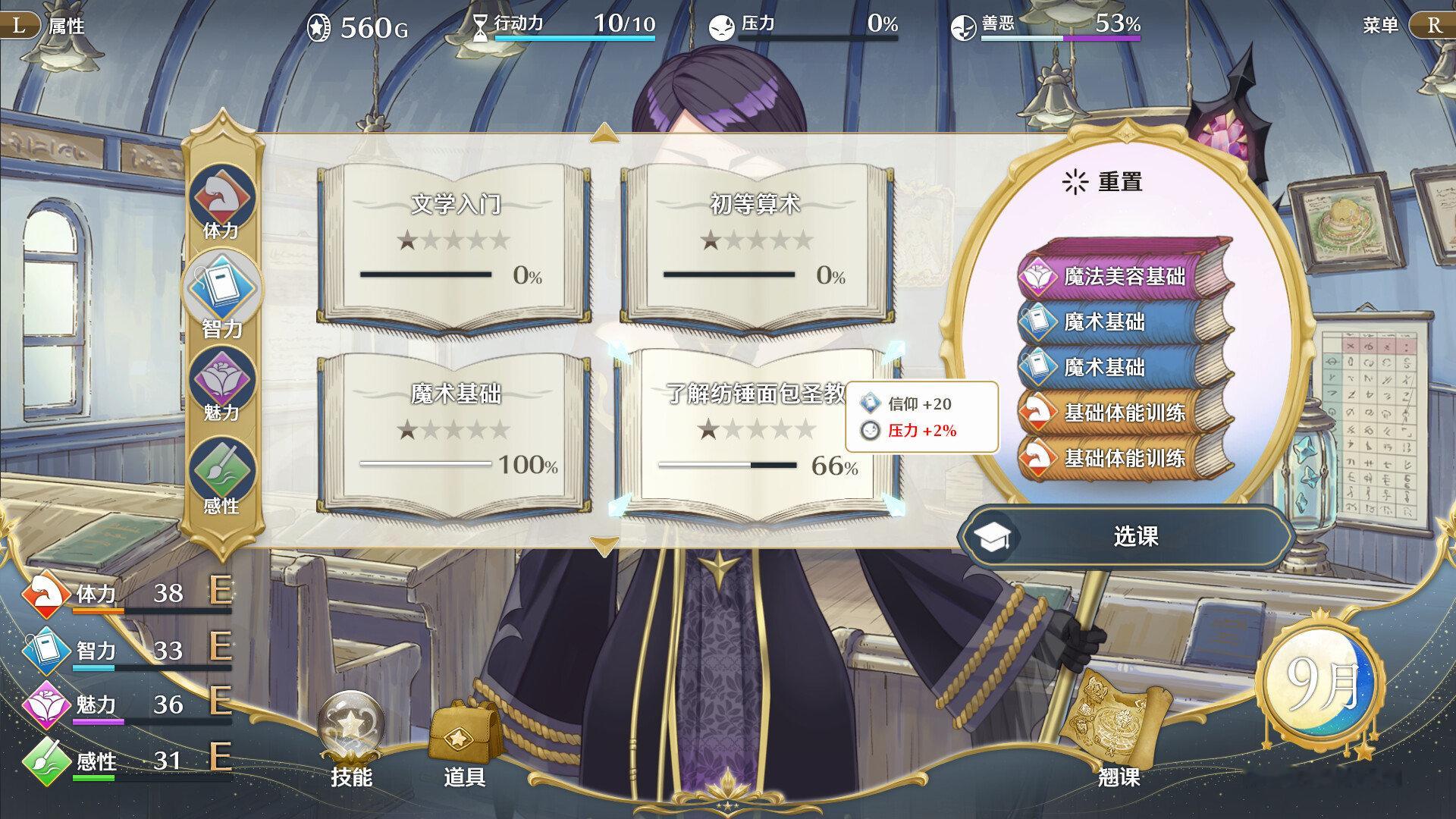The height and width of the screenshot is (819, 1456).
Task: Click the 压力 face icon in top bar
Action: (720, 25)
